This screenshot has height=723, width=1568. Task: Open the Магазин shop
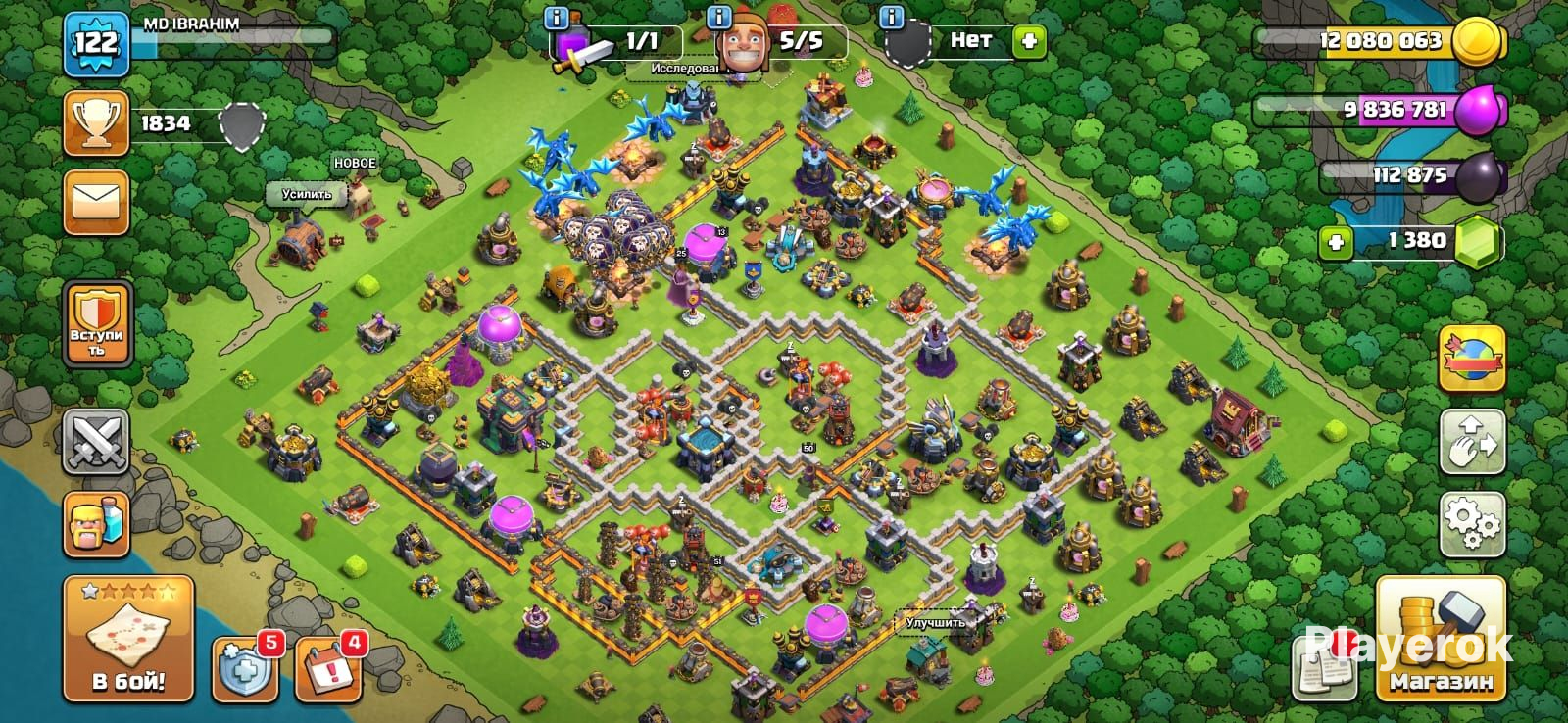pos(1441,639)
